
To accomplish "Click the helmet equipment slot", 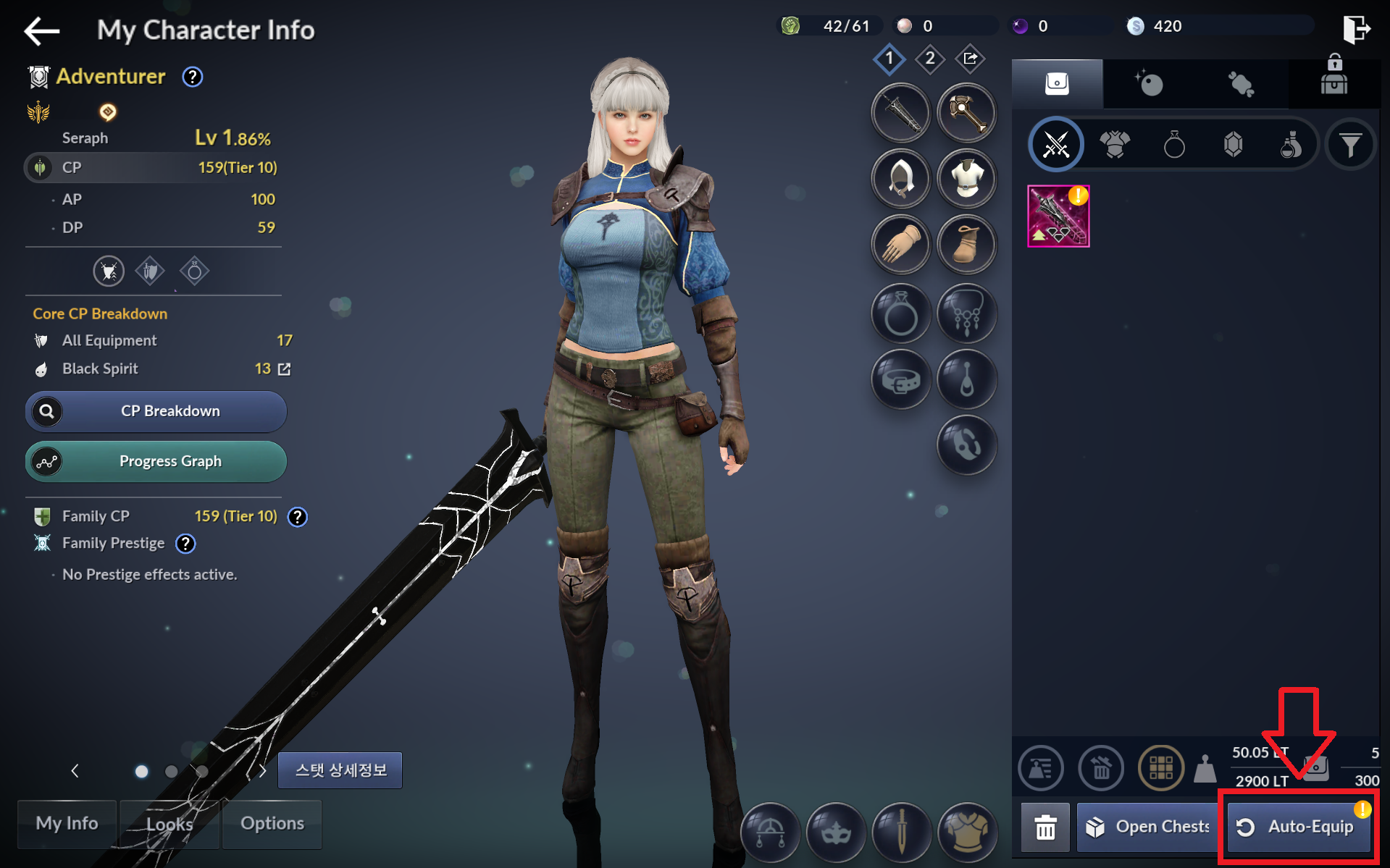I will click(x=900, y=179).
